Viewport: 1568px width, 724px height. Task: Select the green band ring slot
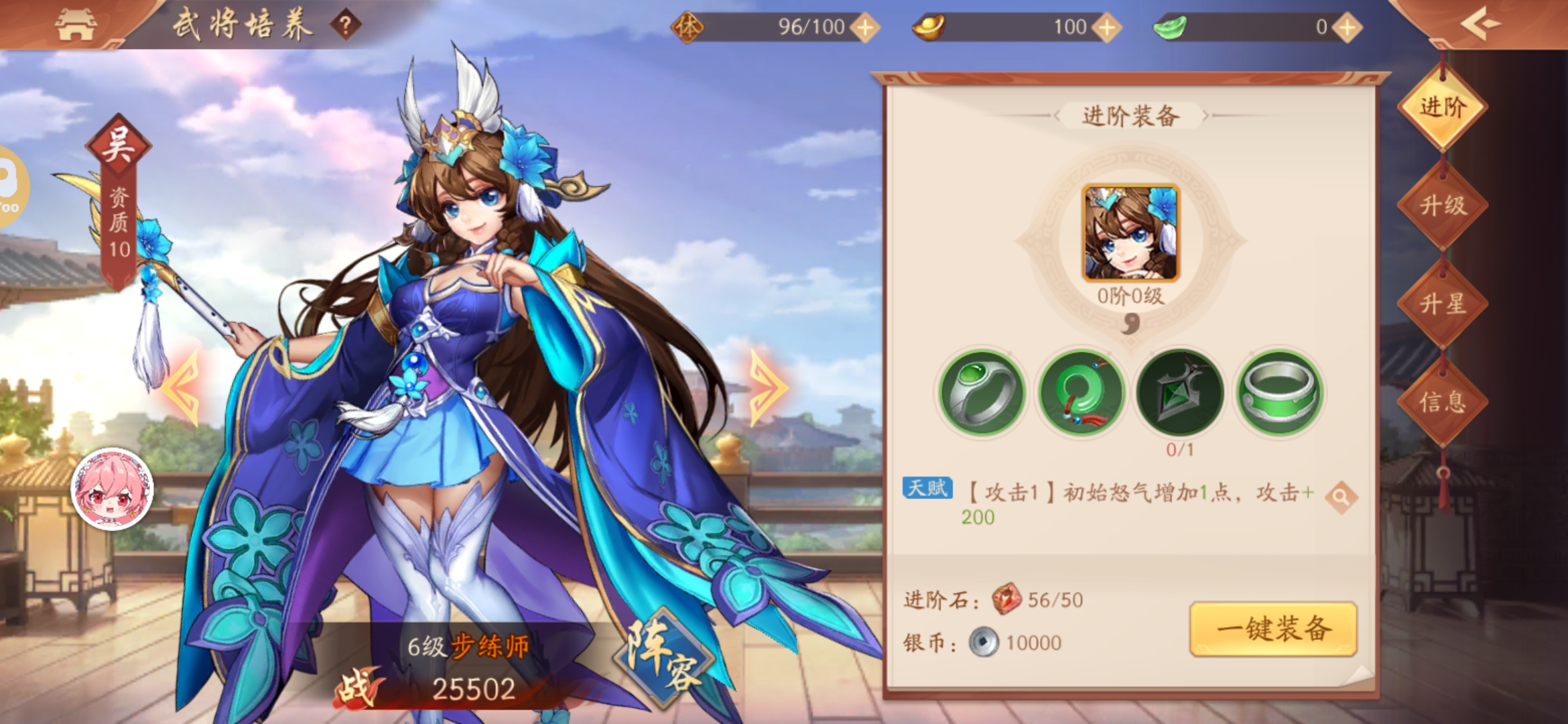click(x=1279, y=393)
